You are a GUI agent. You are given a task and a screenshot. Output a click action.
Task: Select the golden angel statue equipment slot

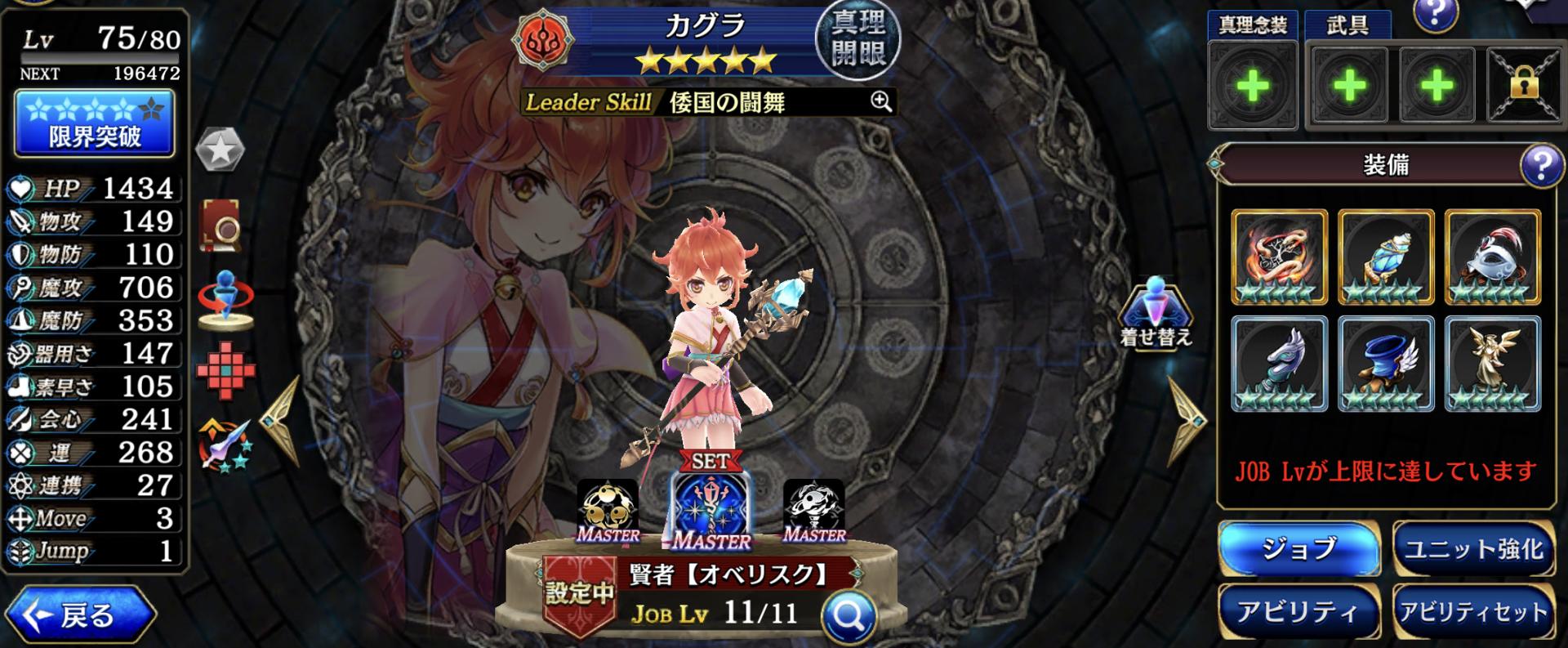(x=1492, y=364)
